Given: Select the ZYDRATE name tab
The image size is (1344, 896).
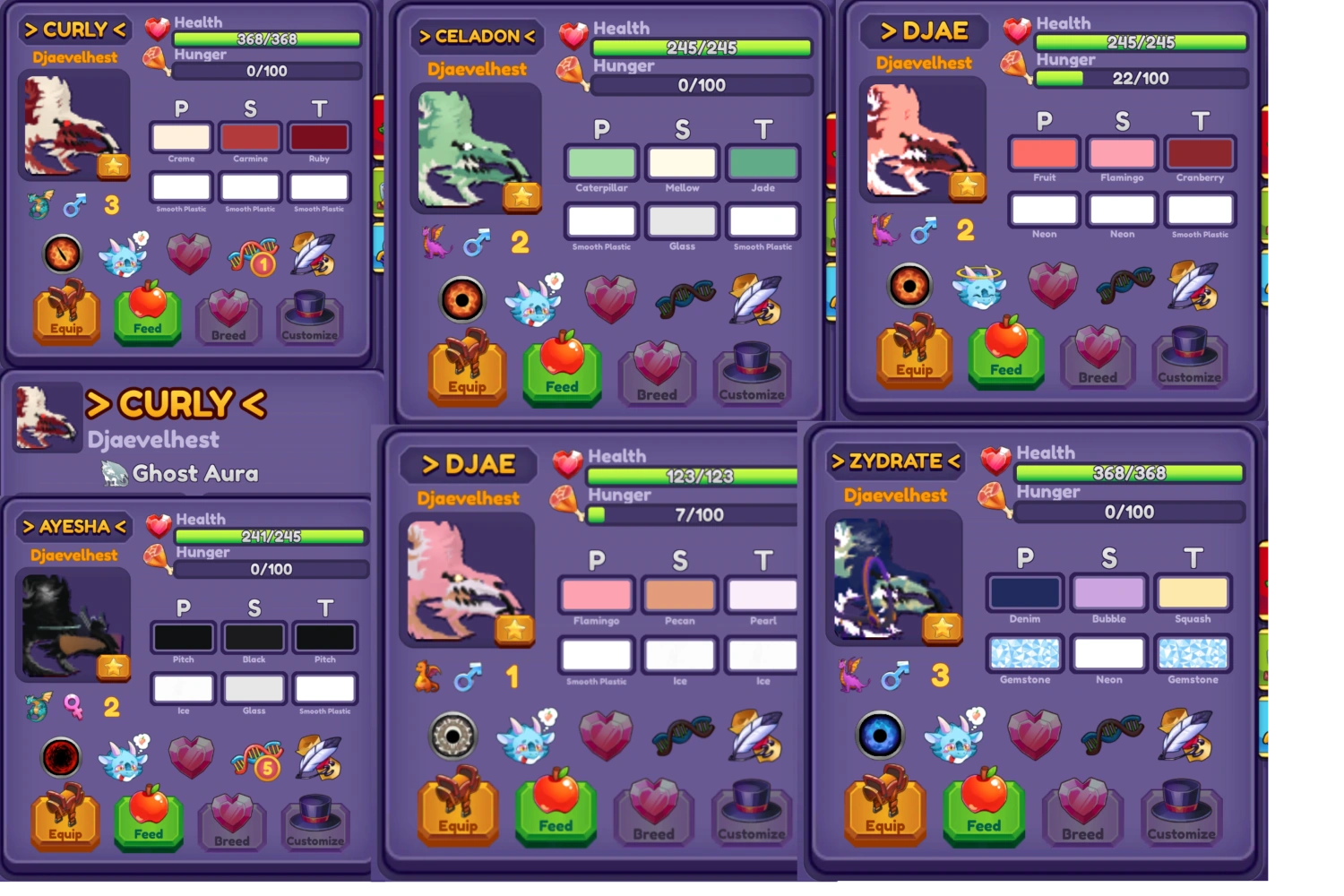Looking at the screenshot, I should point(894,460).
